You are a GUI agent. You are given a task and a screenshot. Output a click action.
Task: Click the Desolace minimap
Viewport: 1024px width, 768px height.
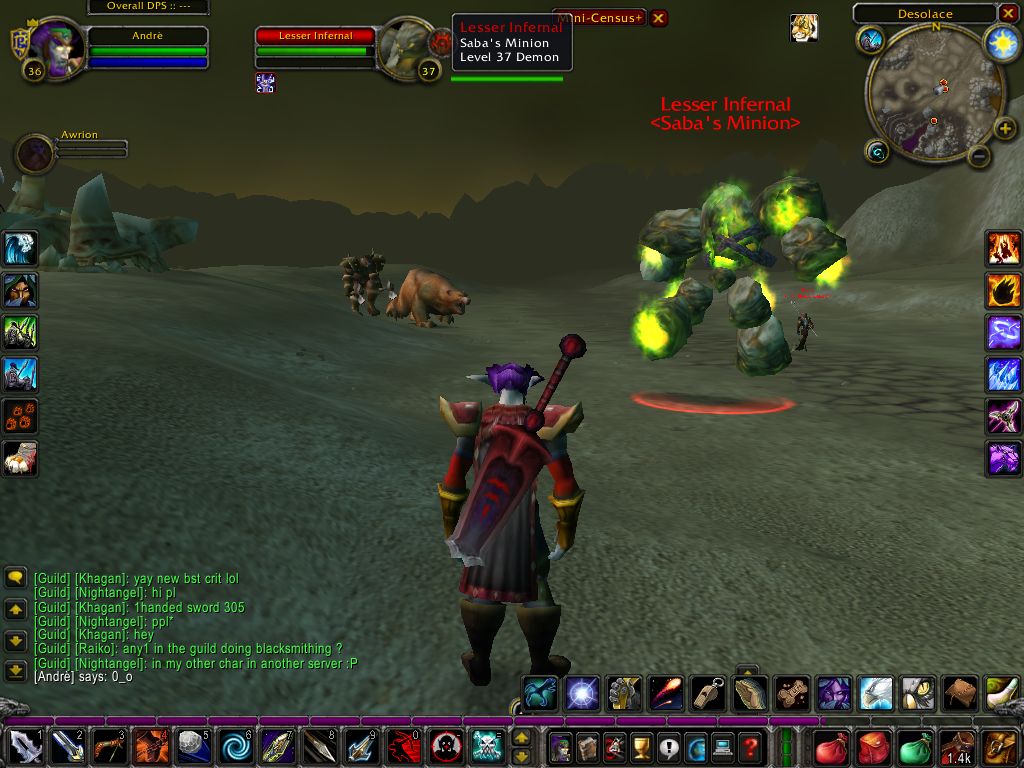click(934, 93)
